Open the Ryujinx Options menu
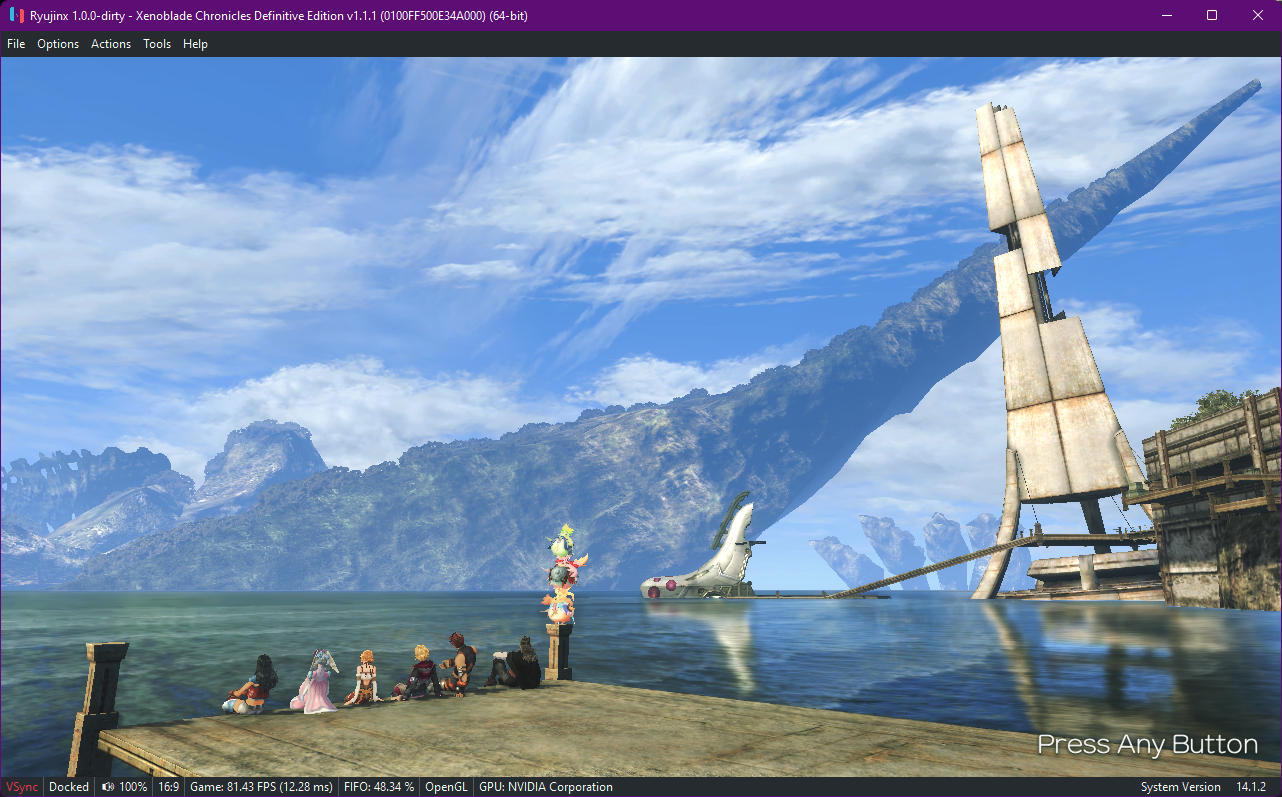 [58, 44]
